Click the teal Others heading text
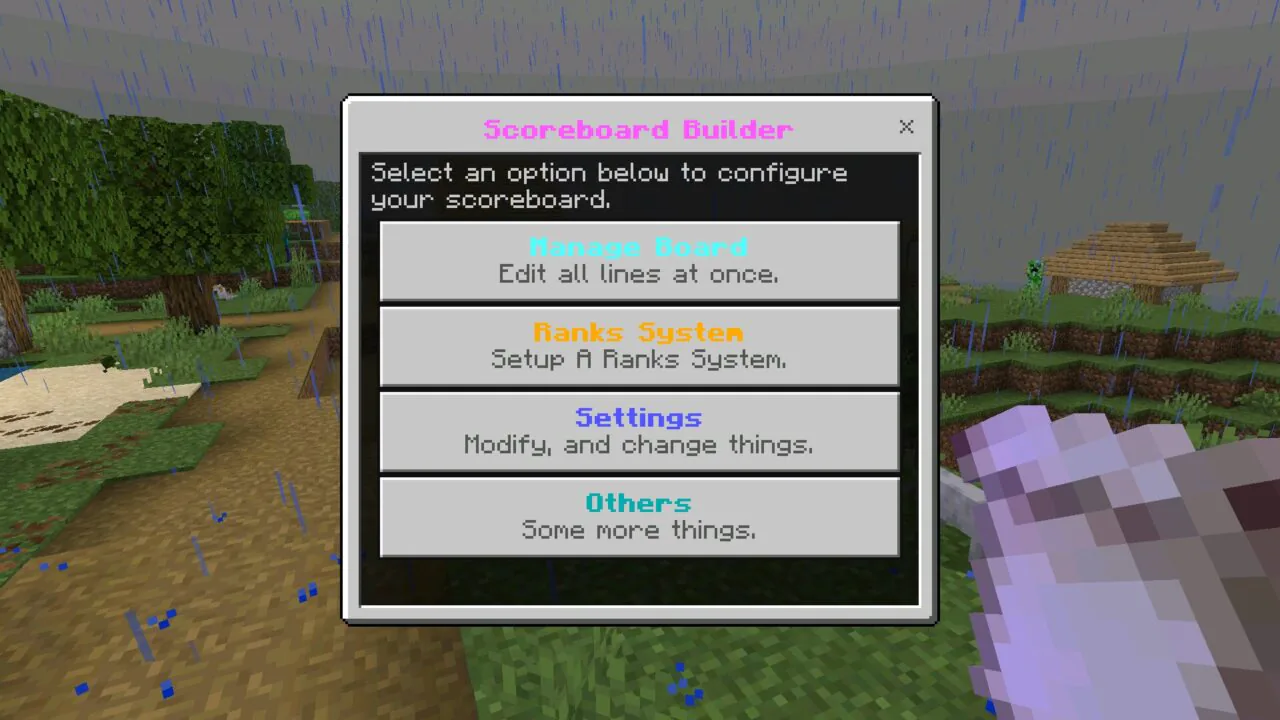The image size is (1280, 720). [639, 503]
